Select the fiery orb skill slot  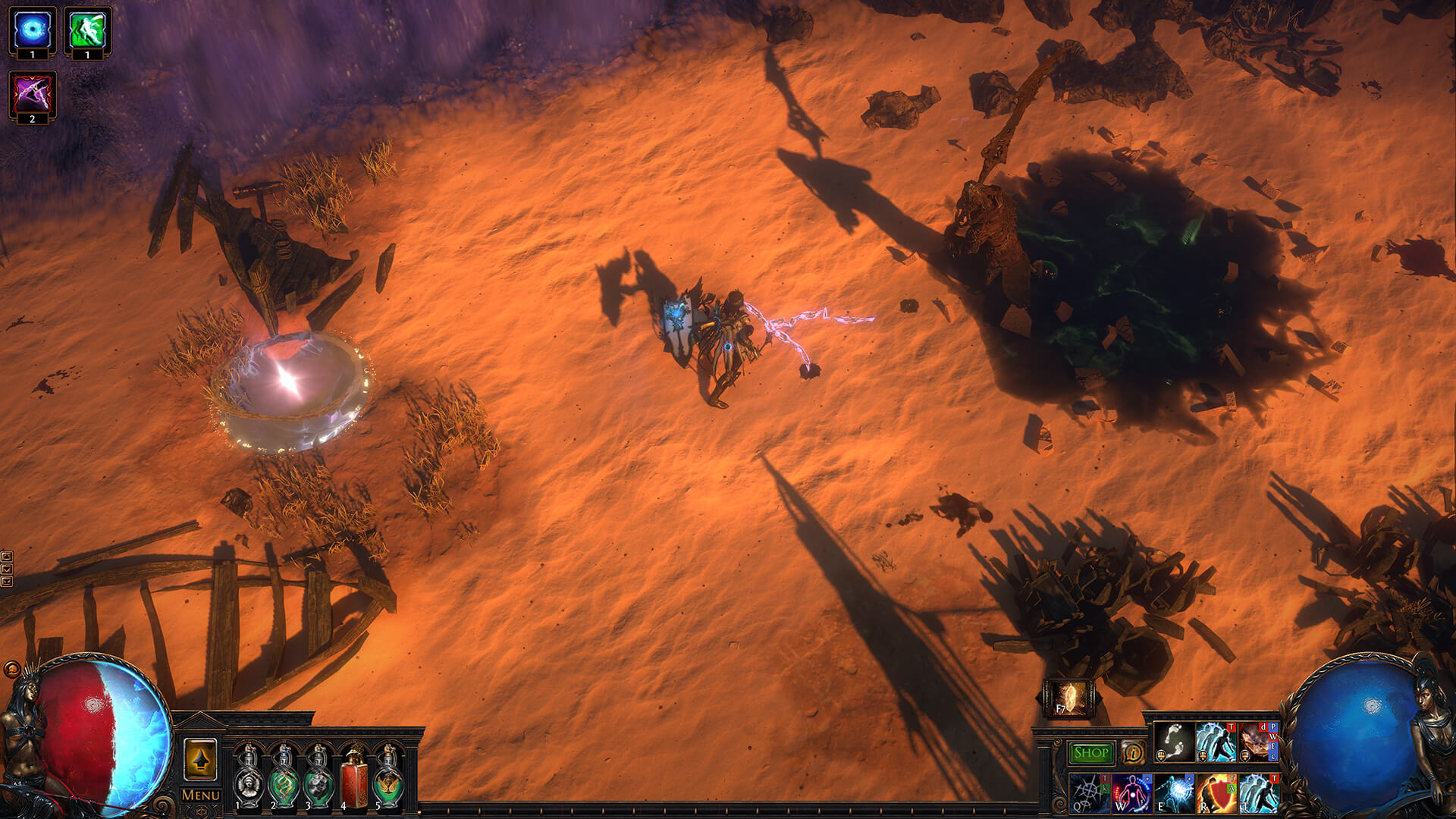(x=1258, y=742)
